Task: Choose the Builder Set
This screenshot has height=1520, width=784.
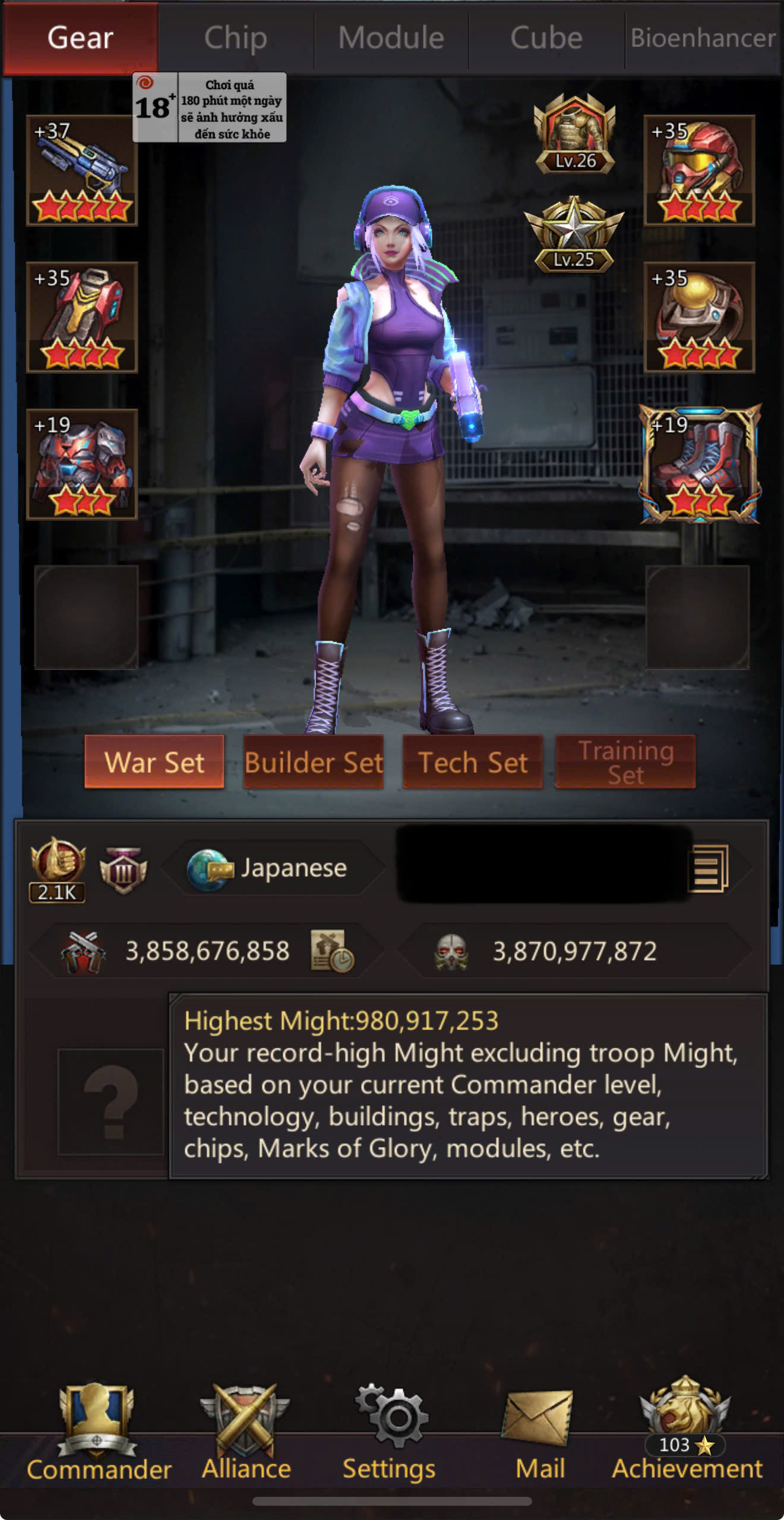Action: coord(314,762)
